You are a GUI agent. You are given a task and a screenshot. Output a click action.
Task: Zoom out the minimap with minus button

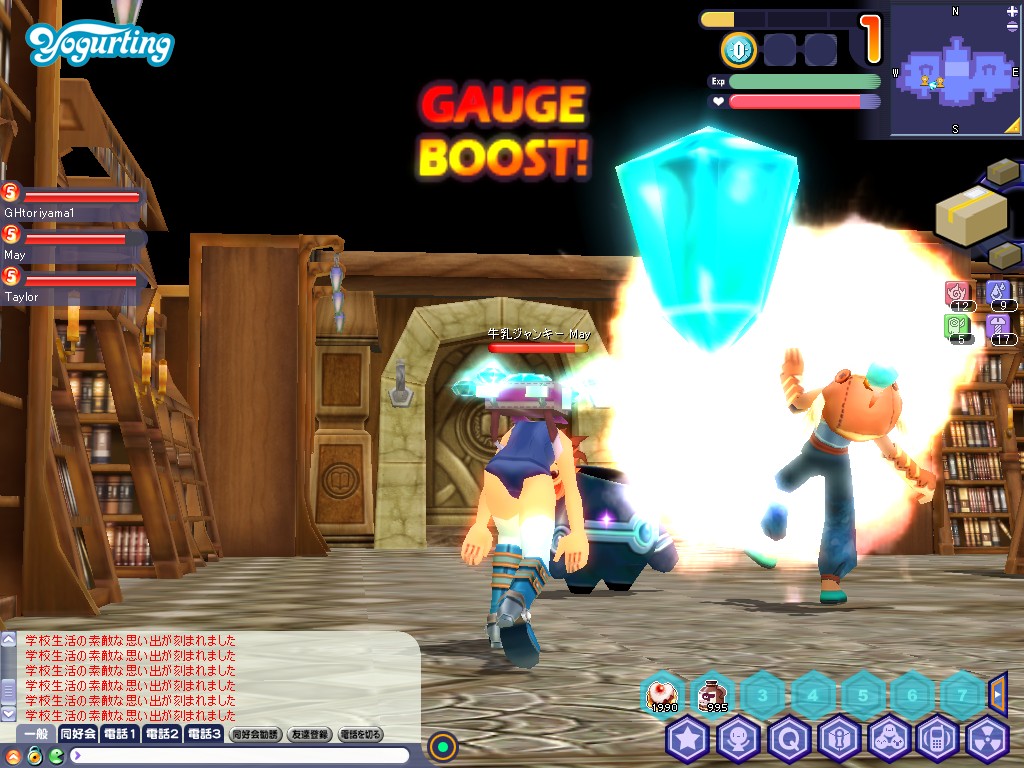pos(1012,27)
